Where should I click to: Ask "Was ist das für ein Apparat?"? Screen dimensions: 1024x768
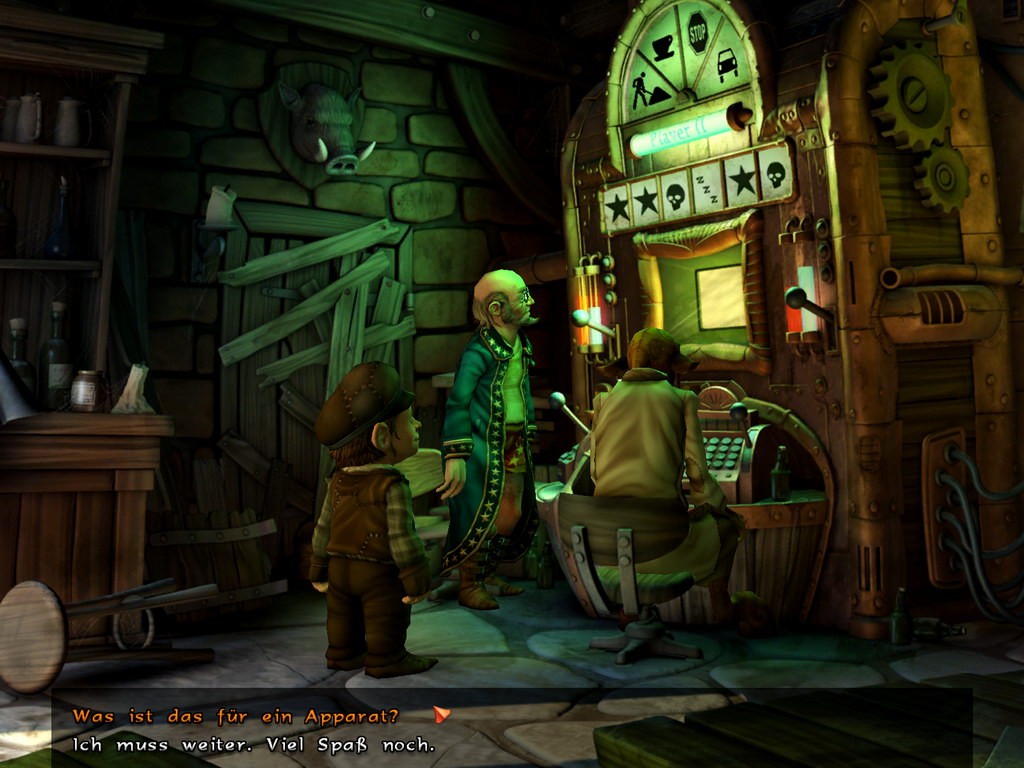tap(236, 716)
